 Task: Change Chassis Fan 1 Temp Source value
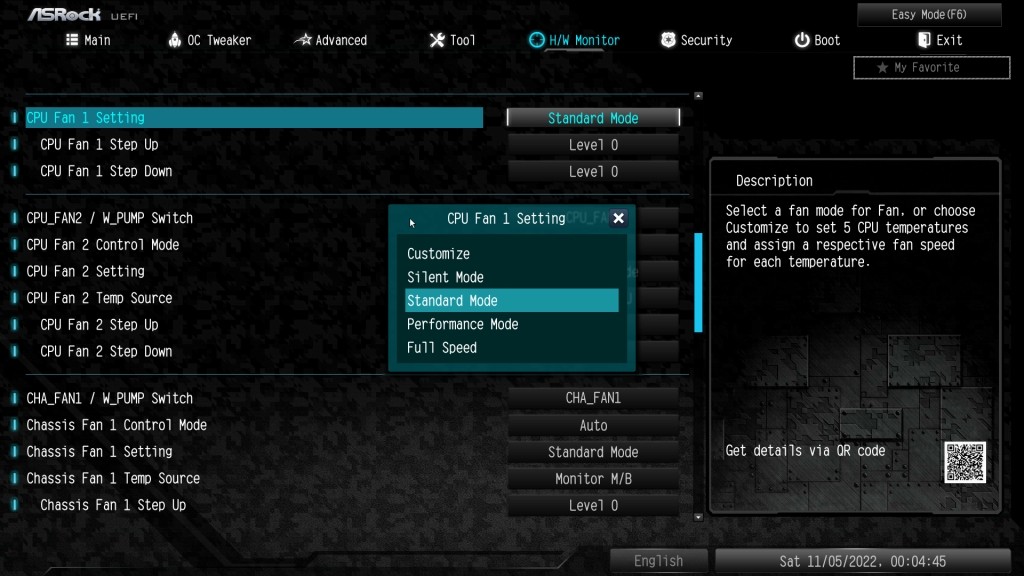point(593,479)
